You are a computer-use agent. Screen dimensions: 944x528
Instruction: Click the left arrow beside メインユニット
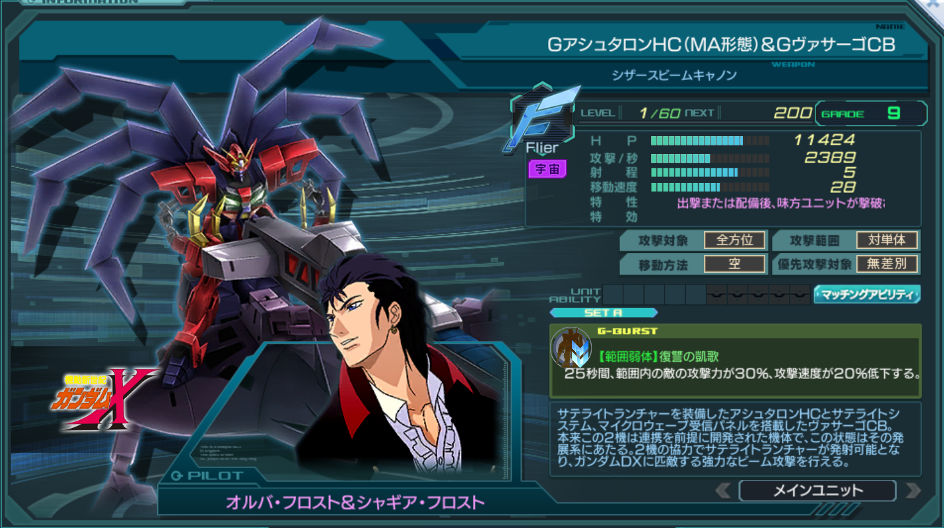tap(724, 490)
